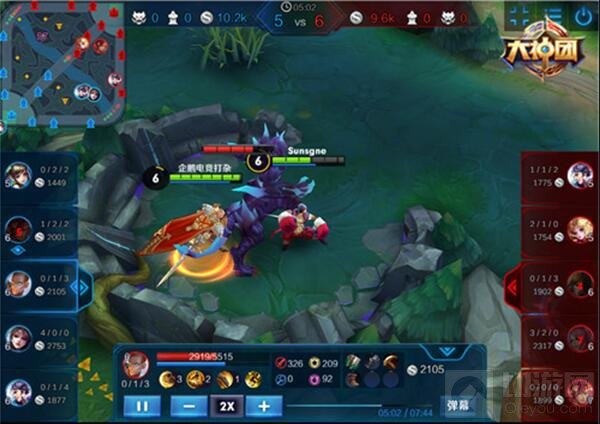Click the selected hero's portrait in detail panel

coord(138,361)
